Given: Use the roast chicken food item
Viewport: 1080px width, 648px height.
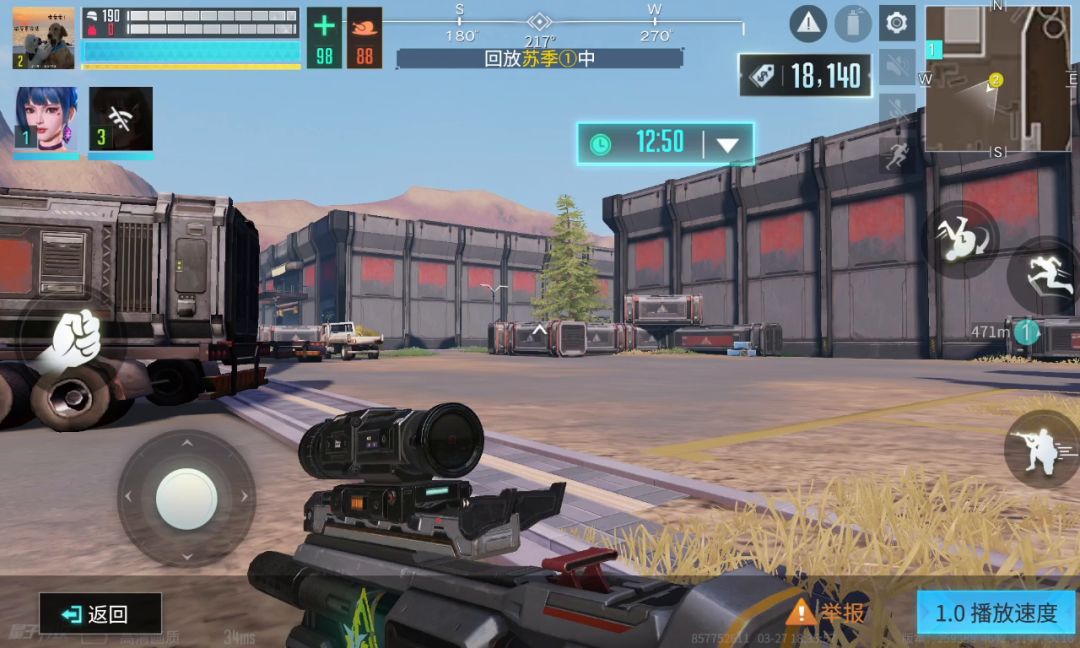Looking at the screenshot, I should click(x=365, y=38).
